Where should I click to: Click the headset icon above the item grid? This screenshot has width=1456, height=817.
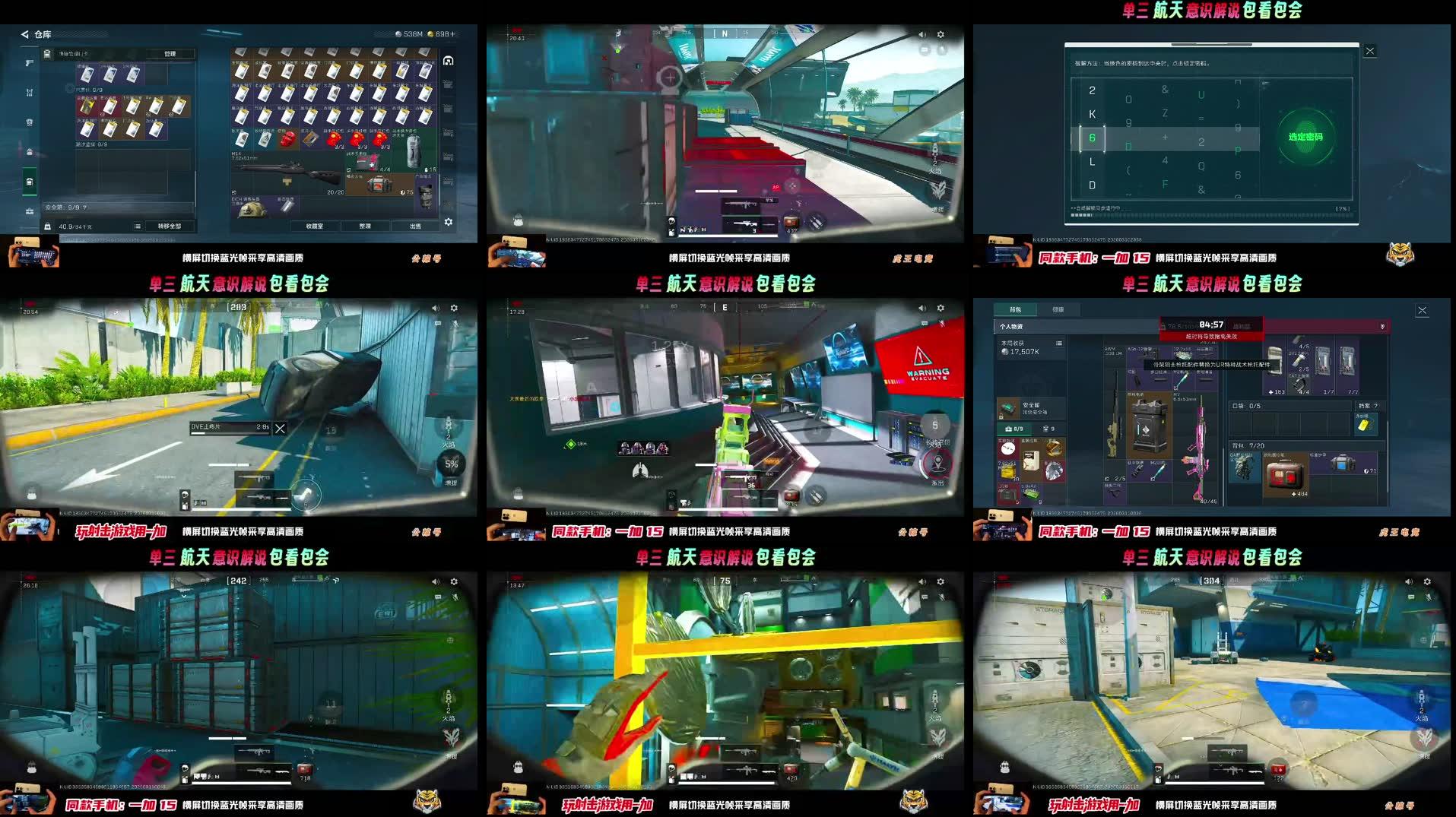pos(447,60)
